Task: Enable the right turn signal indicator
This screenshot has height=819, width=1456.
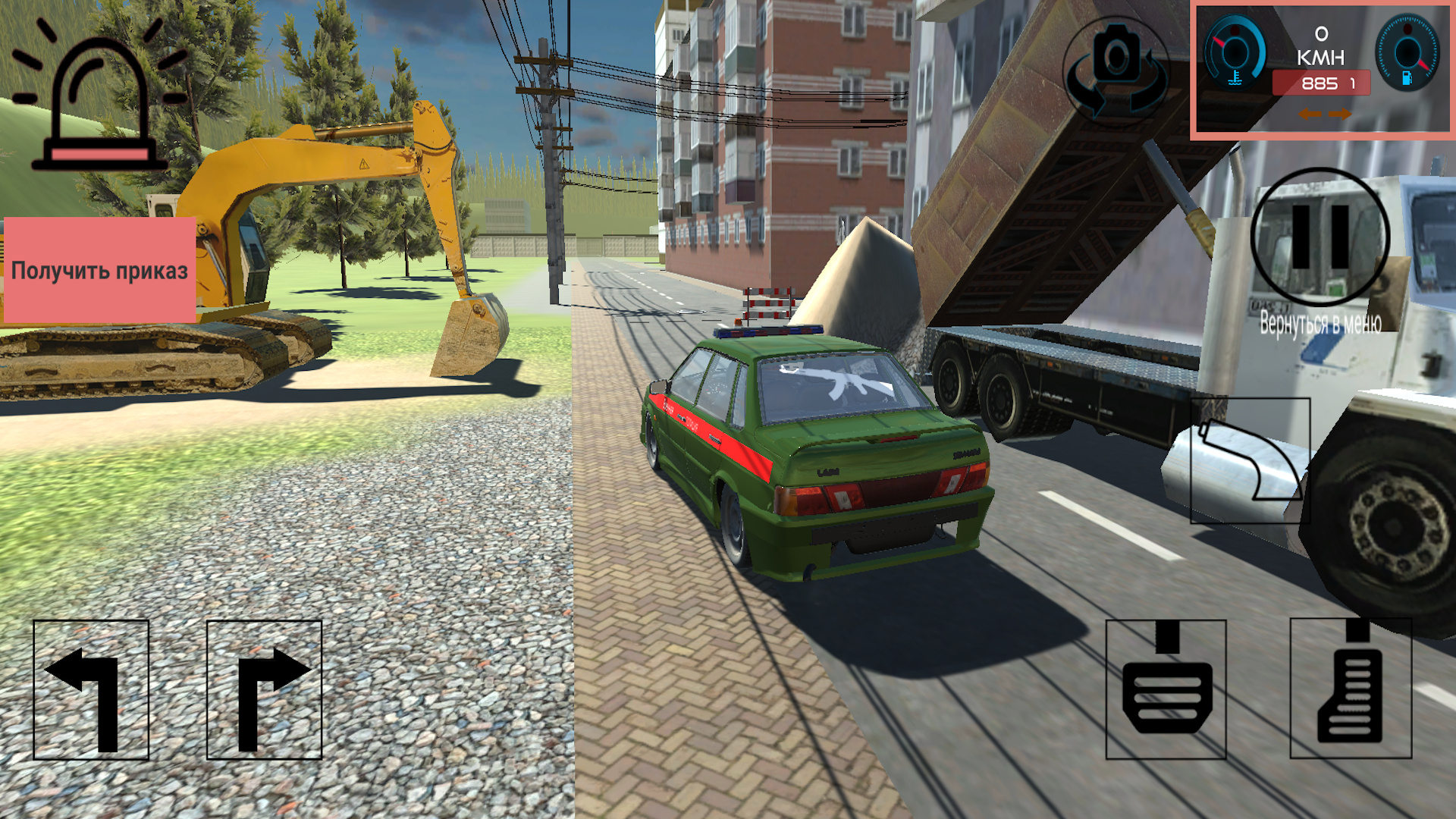Action: pyautogui.click(x=1341, y=115)
